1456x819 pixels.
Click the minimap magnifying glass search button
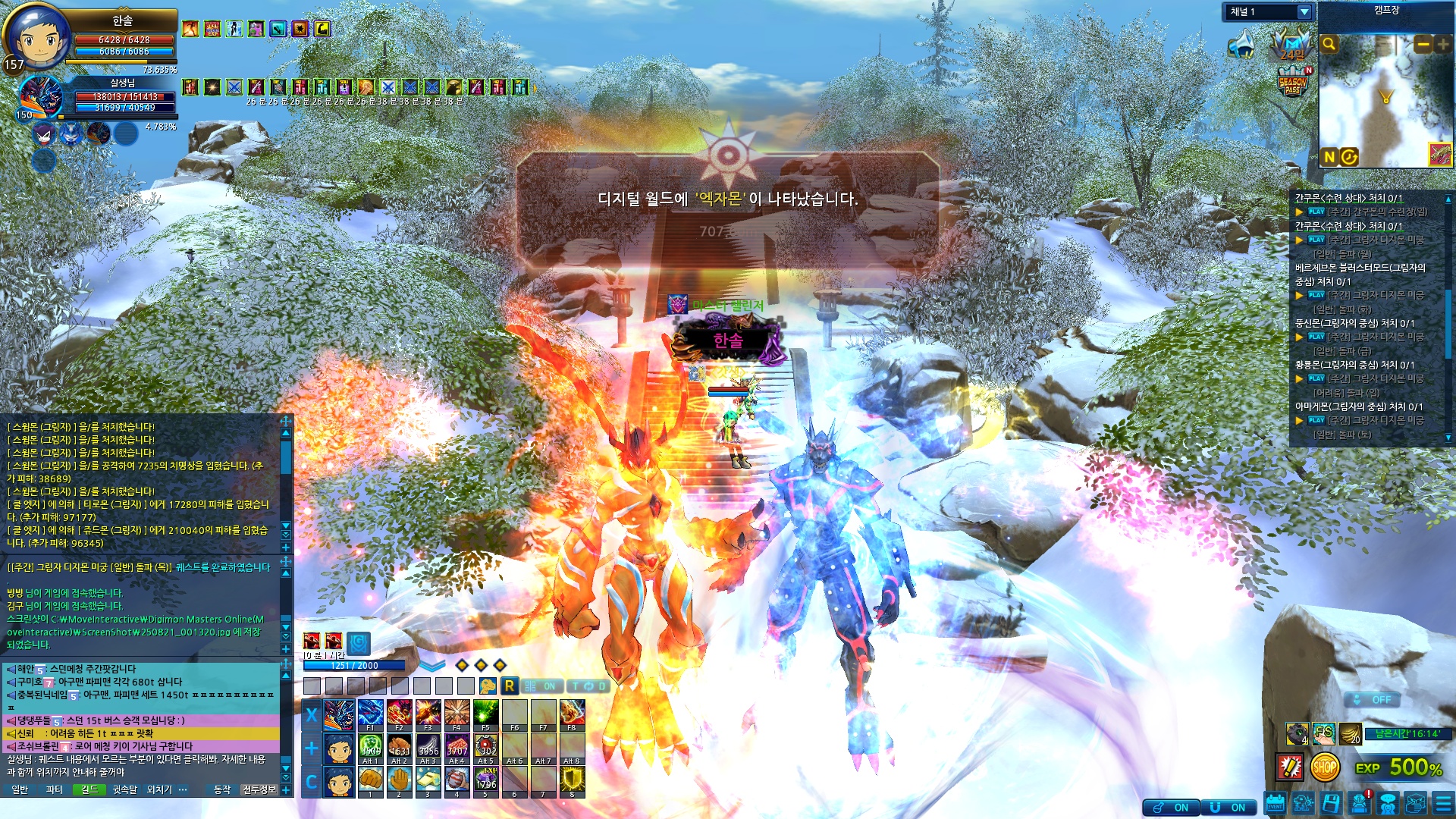coord(1329,45)
